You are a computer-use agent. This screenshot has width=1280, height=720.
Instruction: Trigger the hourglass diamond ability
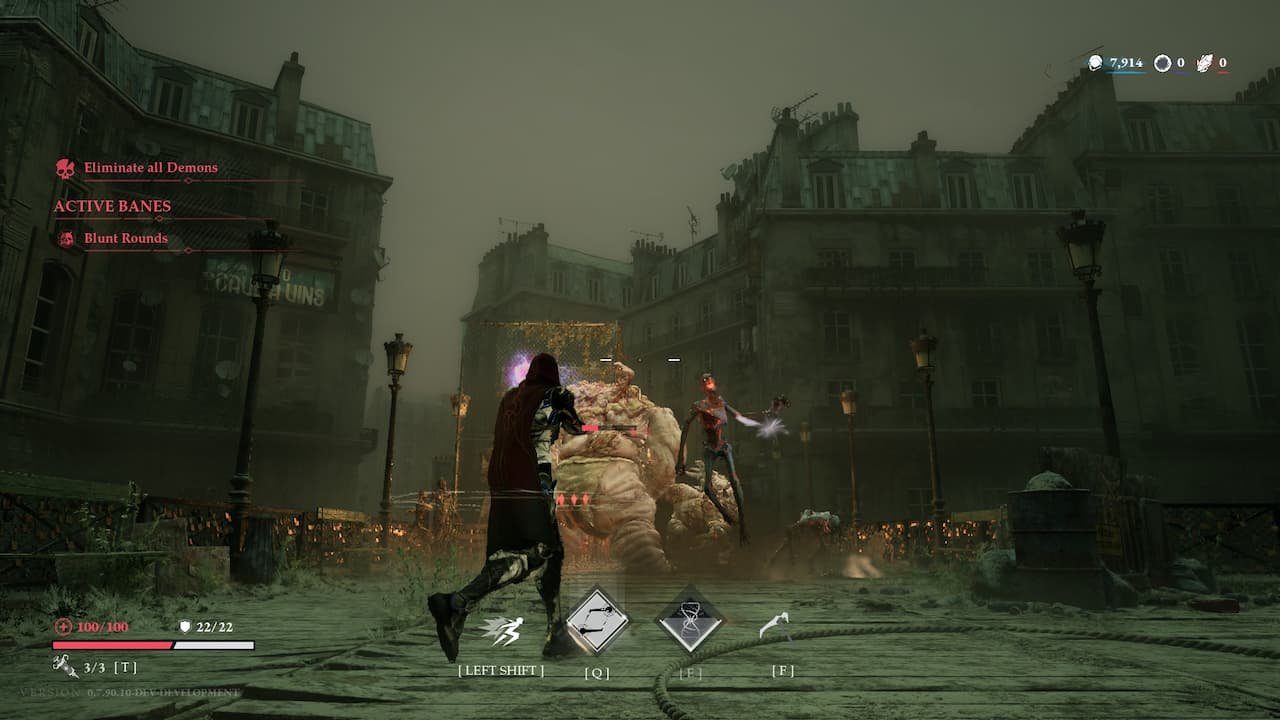(690, 622)
